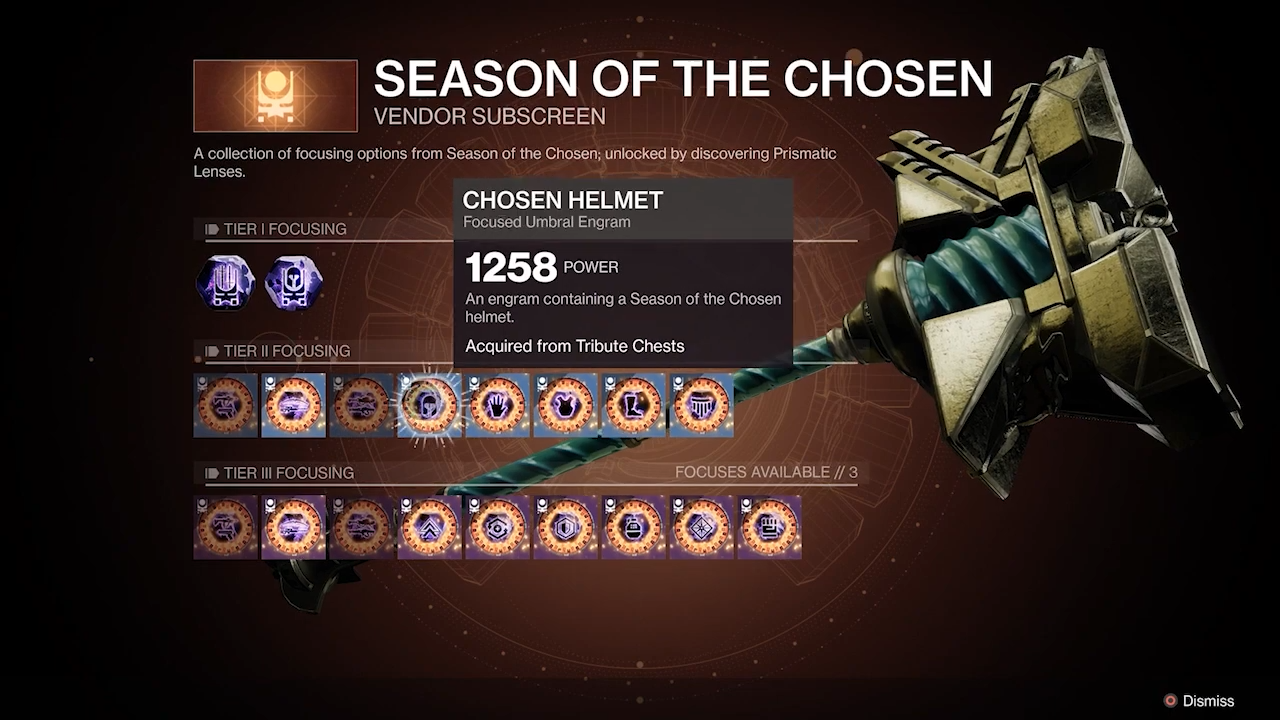Focus the Tier III triple-chevron engram
The image size is (1280, 720).
[429, 528]
